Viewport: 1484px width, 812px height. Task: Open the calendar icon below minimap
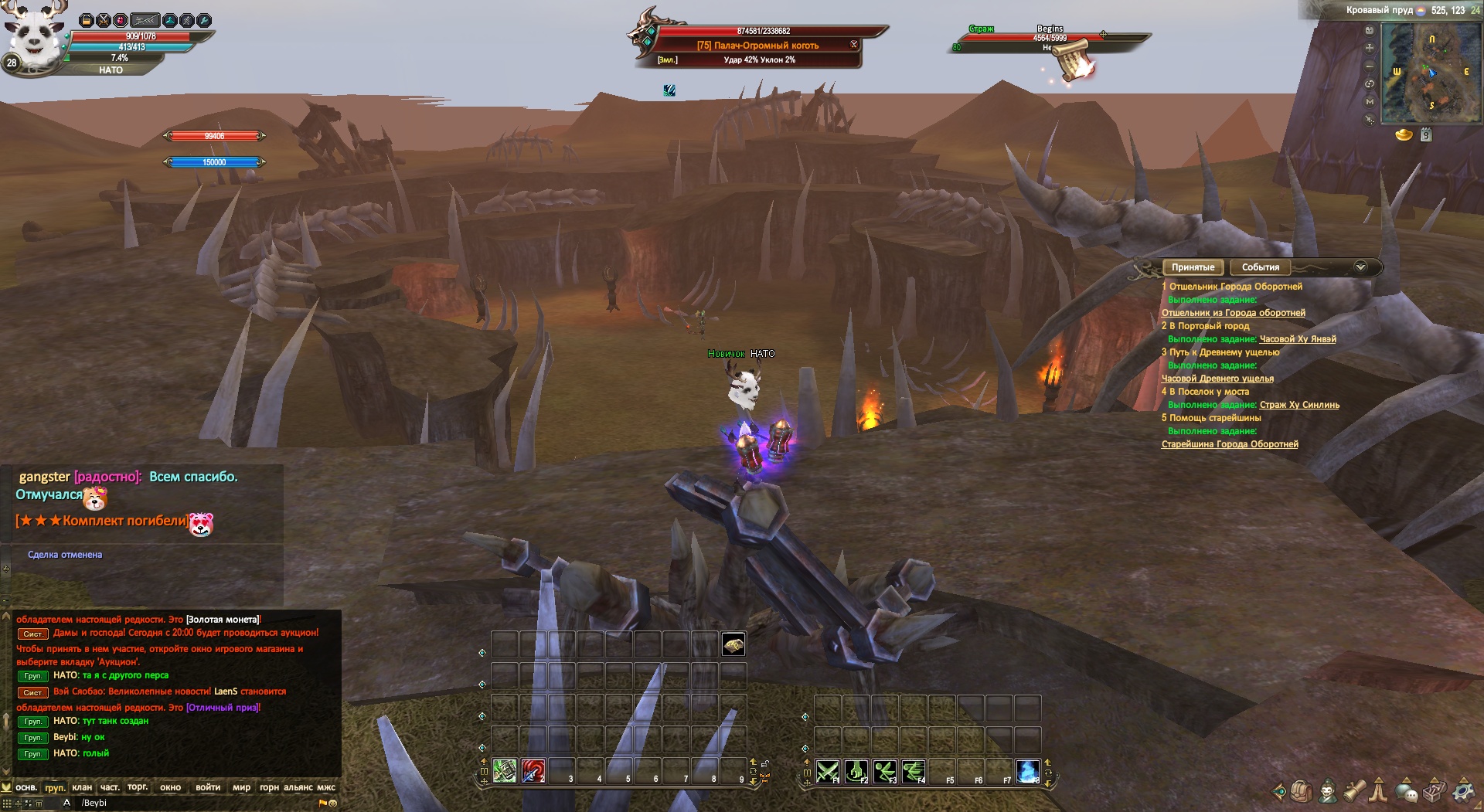(1426, 135)
